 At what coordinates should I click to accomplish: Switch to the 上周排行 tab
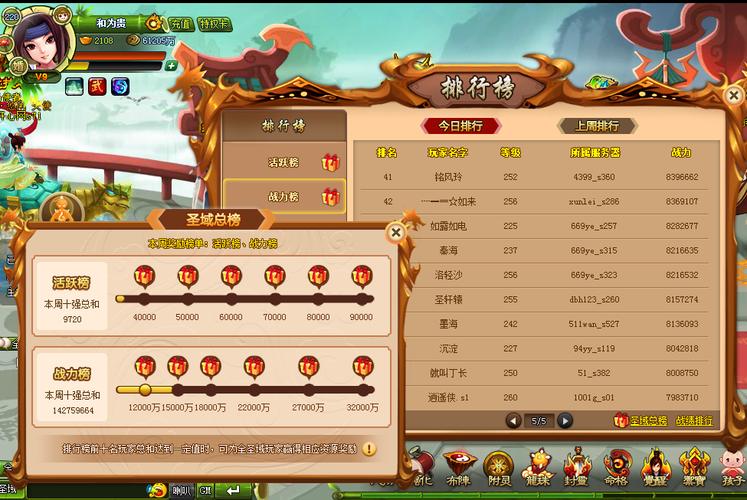[x=596, y=126]
